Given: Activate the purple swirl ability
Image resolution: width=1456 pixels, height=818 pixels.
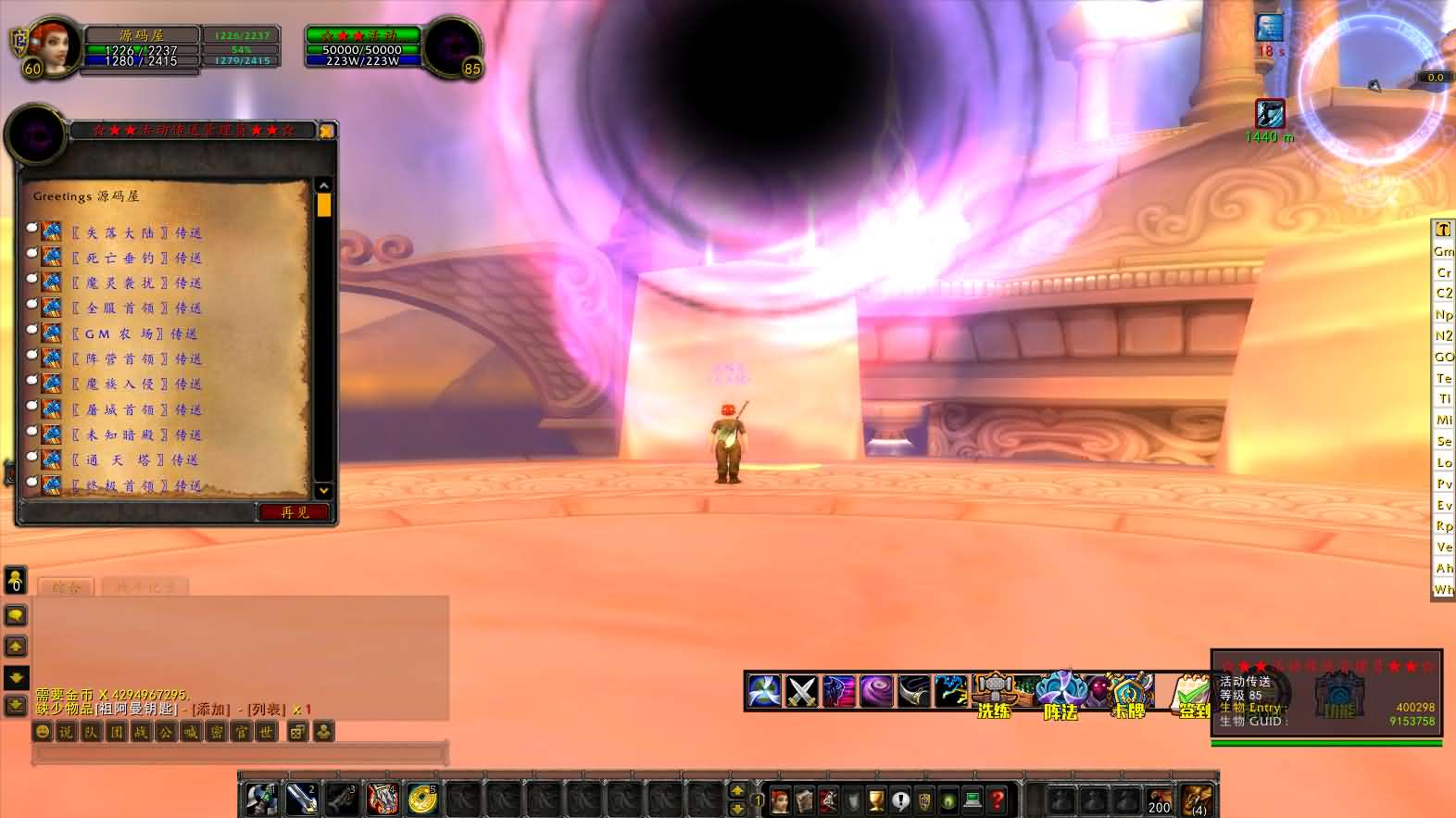Looking at the screenshot, I should click(x=876, y=691).
